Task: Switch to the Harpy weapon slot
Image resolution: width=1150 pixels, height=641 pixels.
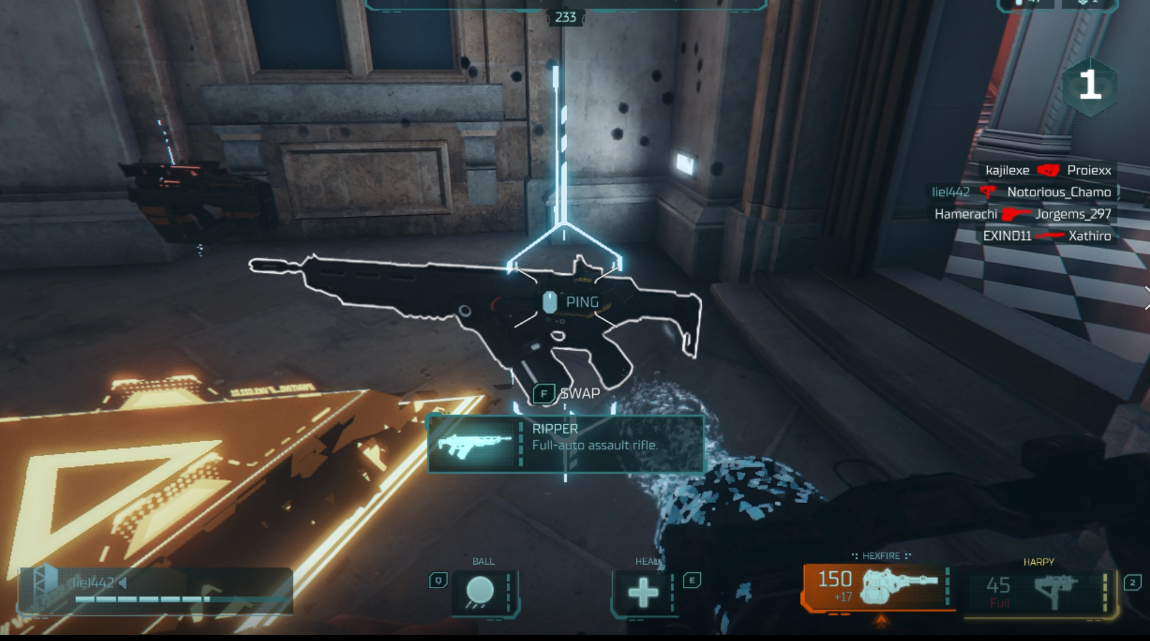Action: [x=1038, y=590]
